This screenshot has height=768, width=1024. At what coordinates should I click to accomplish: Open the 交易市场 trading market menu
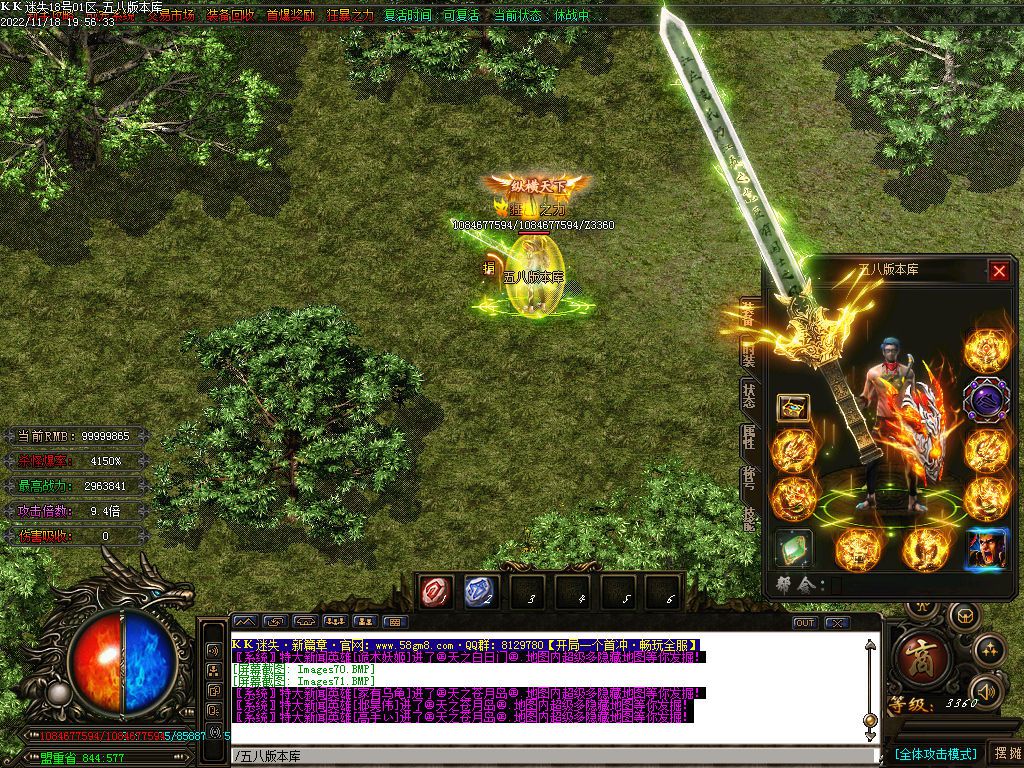[x=170, y=16]
